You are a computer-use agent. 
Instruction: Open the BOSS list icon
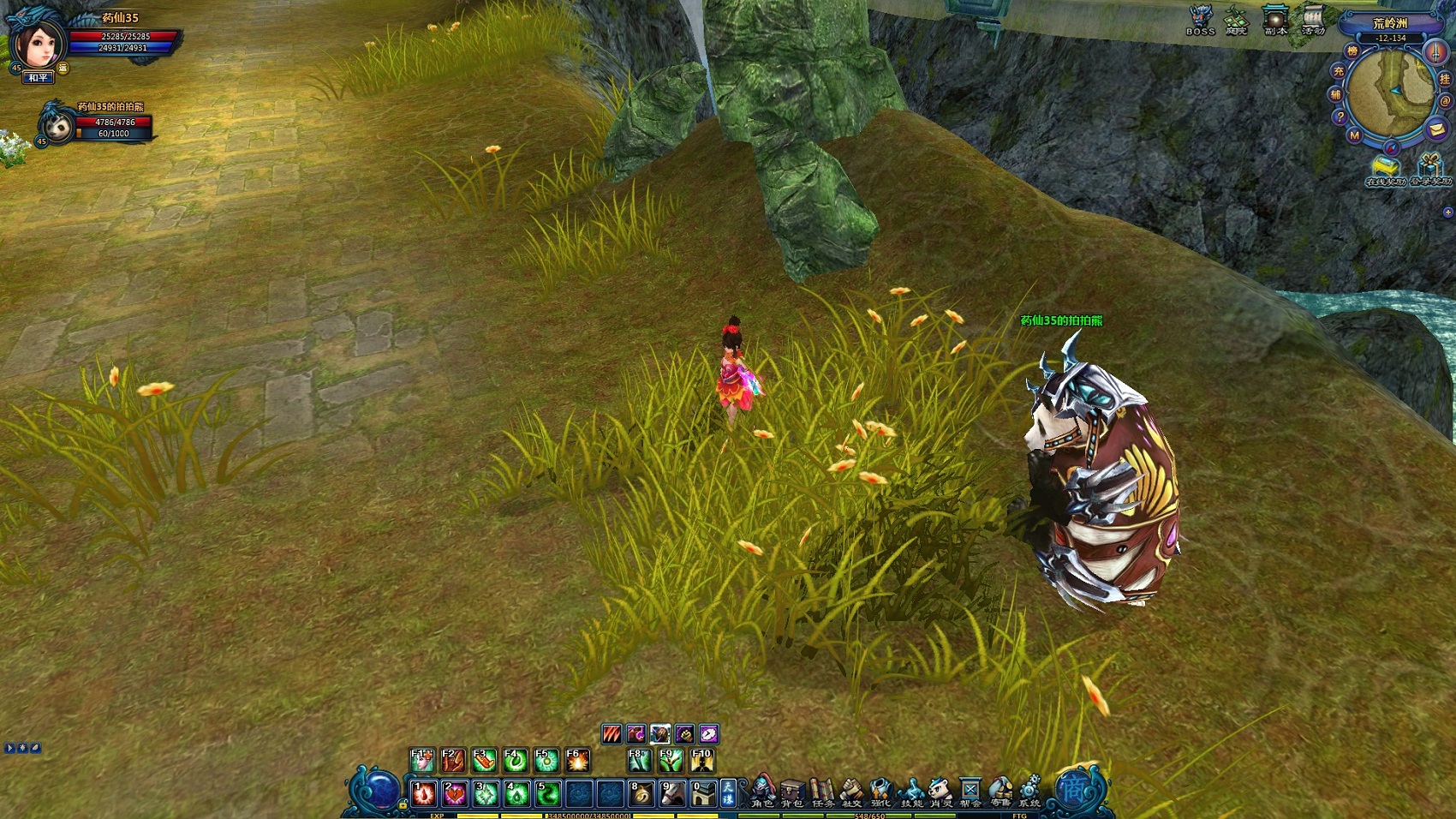click(x=1201, y=19)
